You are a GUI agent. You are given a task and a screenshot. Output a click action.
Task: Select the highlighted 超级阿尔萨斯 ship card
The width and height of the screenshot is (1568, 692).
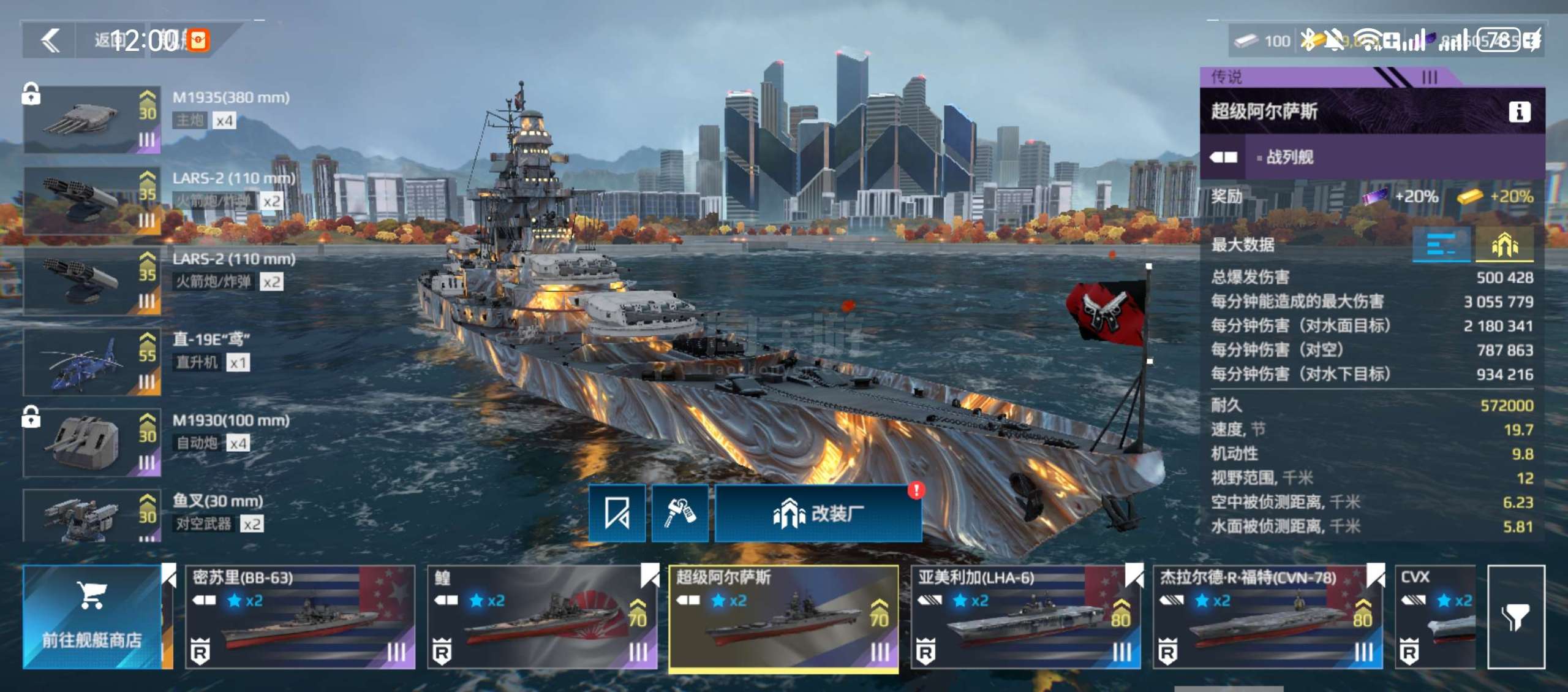(783, 617)
